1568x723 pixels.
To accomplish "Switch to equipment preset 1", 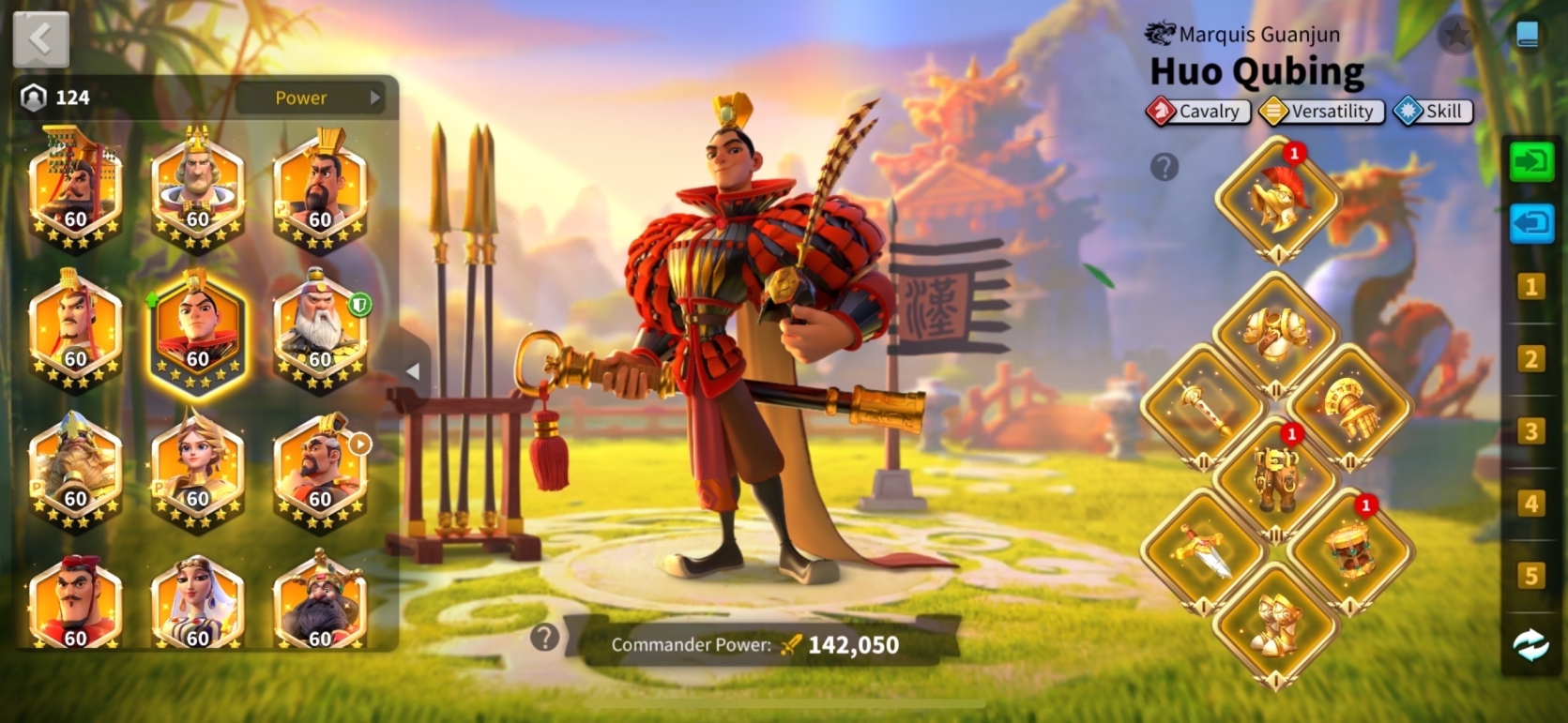I will point(1530,286).
